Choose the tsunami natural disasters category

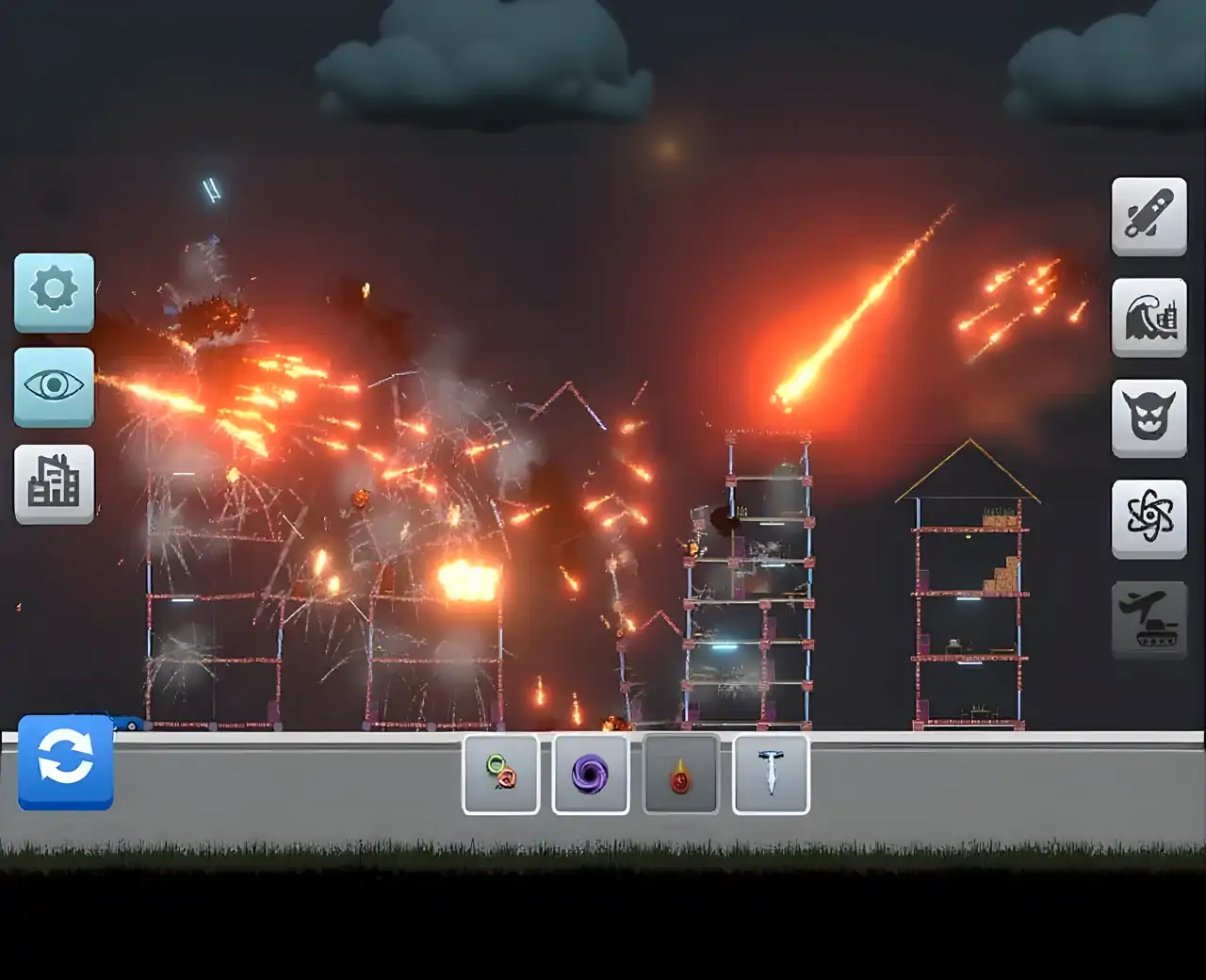click(x=1149, y=317)
